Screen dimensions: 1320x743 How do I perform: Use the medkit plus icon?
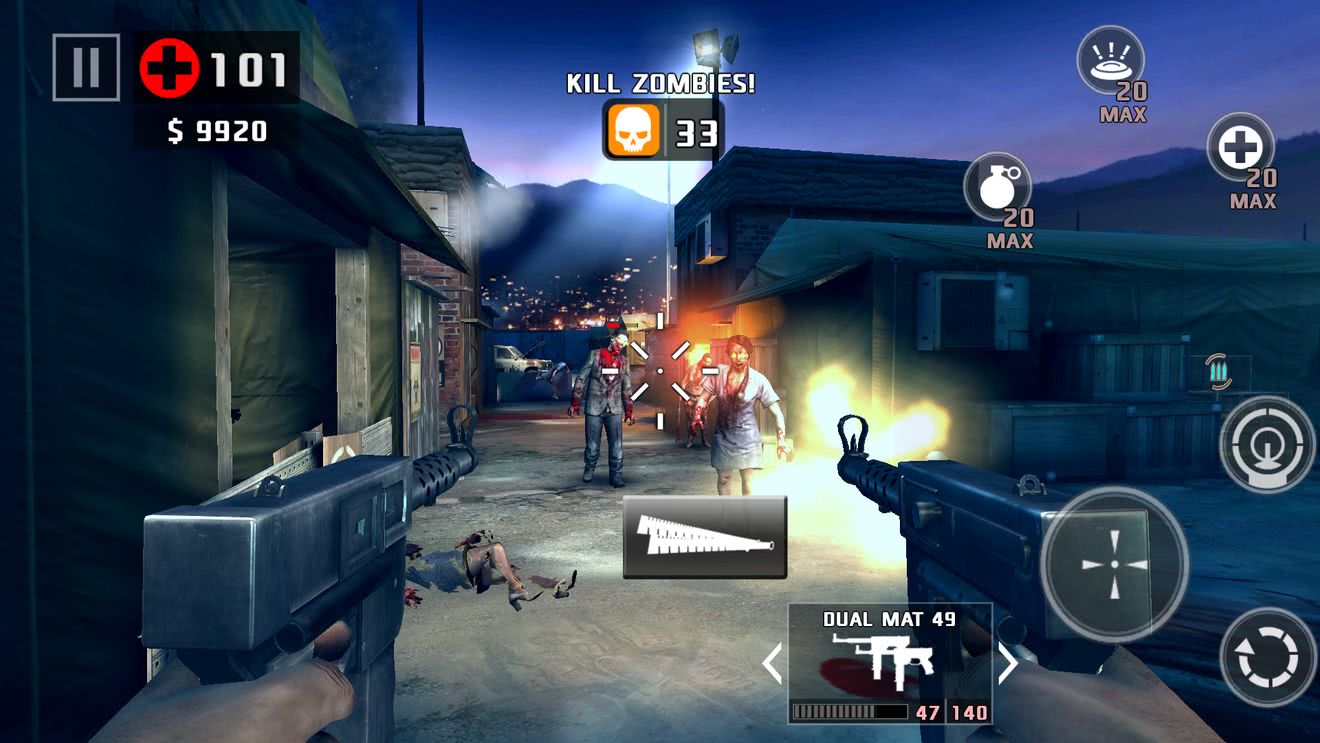pyautogui.click(x=1241, y=148)
